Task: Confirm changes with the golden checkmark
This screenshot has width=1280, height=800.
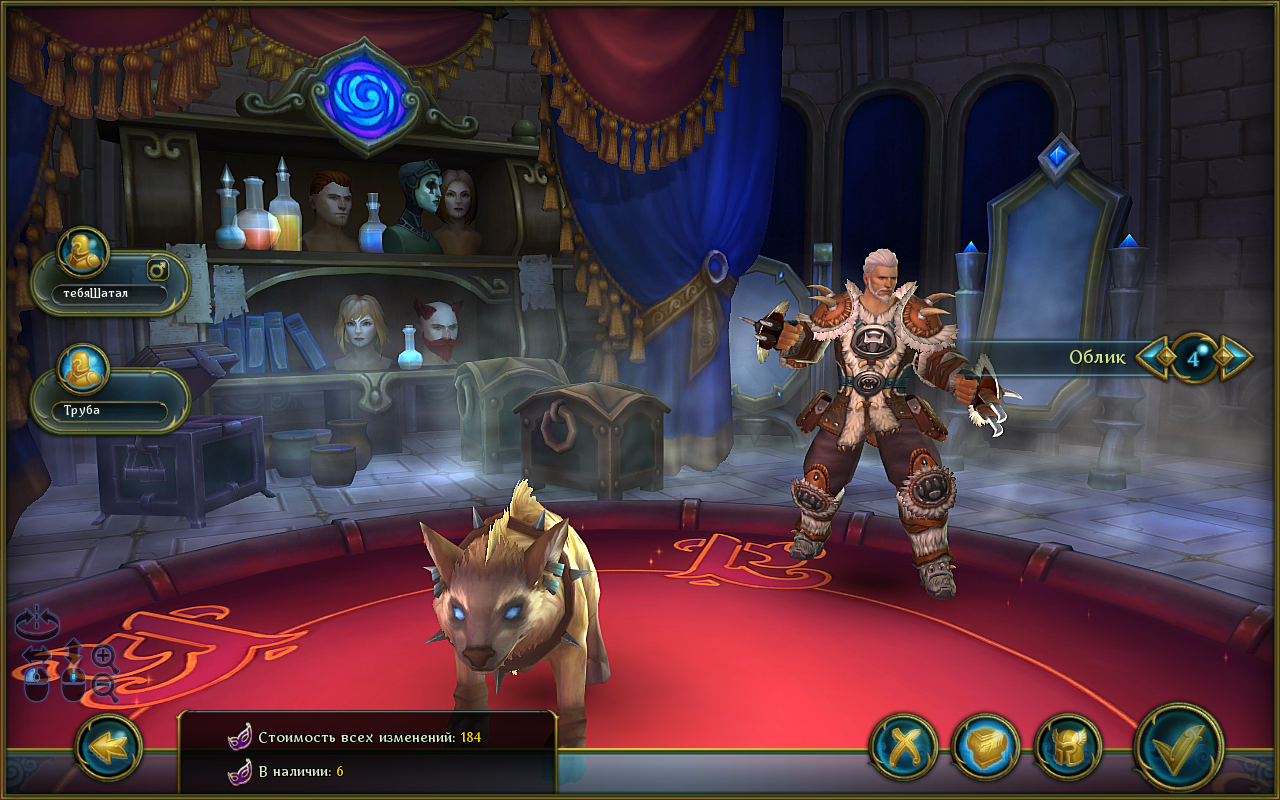Action: click(x=1180, y=748)
